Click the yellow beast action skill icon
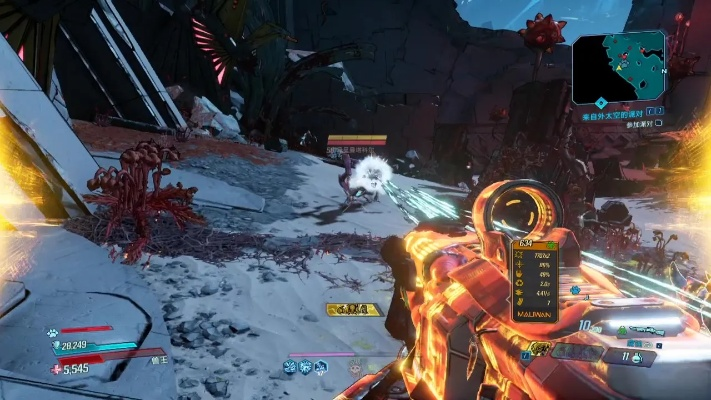Viewport: 711px width, 400px height. click(539, 348)
